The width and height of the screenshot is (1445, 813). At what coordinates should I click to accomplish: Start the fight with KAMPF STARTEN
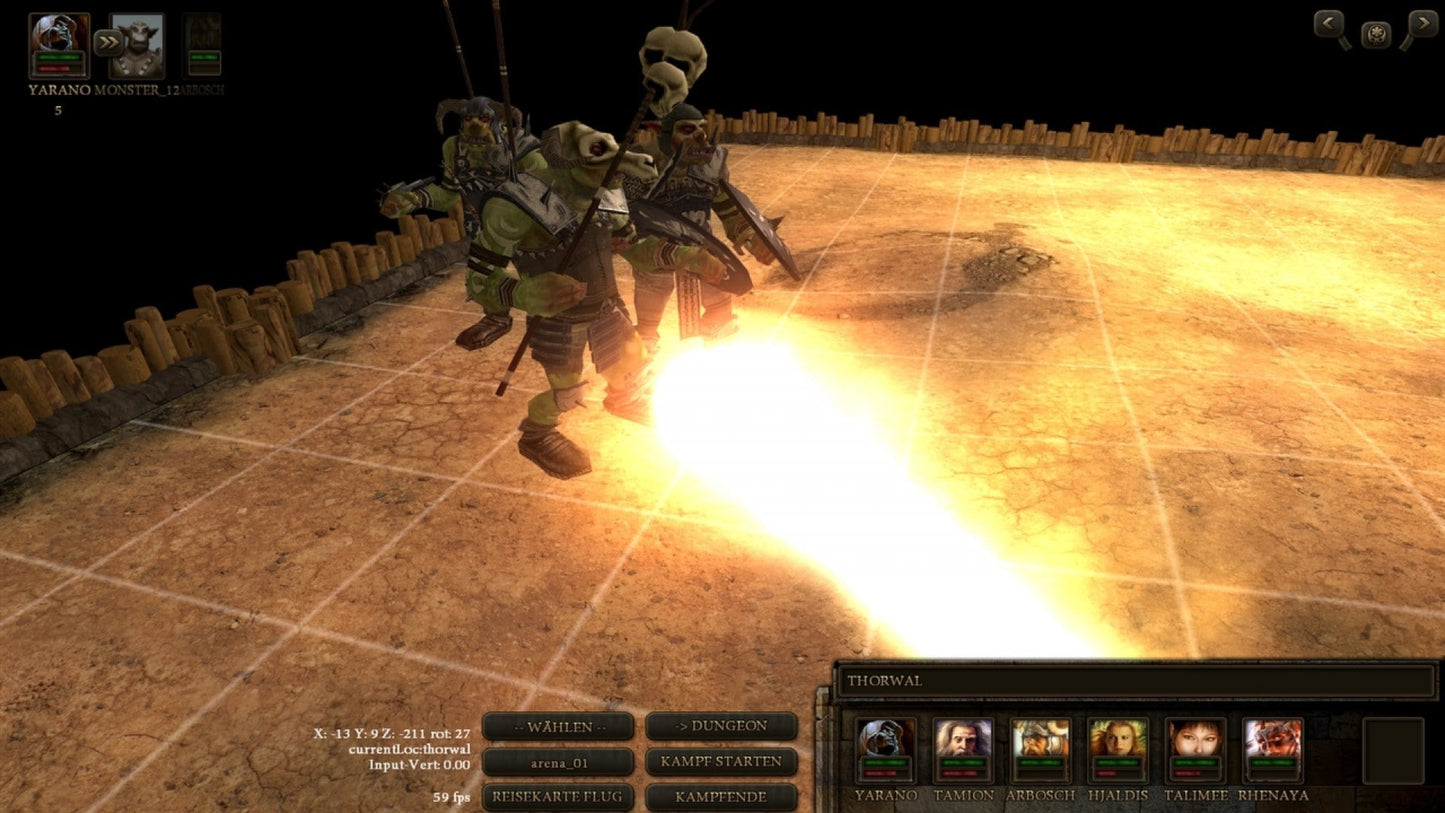pyautogui.click(x=721, y=761)
